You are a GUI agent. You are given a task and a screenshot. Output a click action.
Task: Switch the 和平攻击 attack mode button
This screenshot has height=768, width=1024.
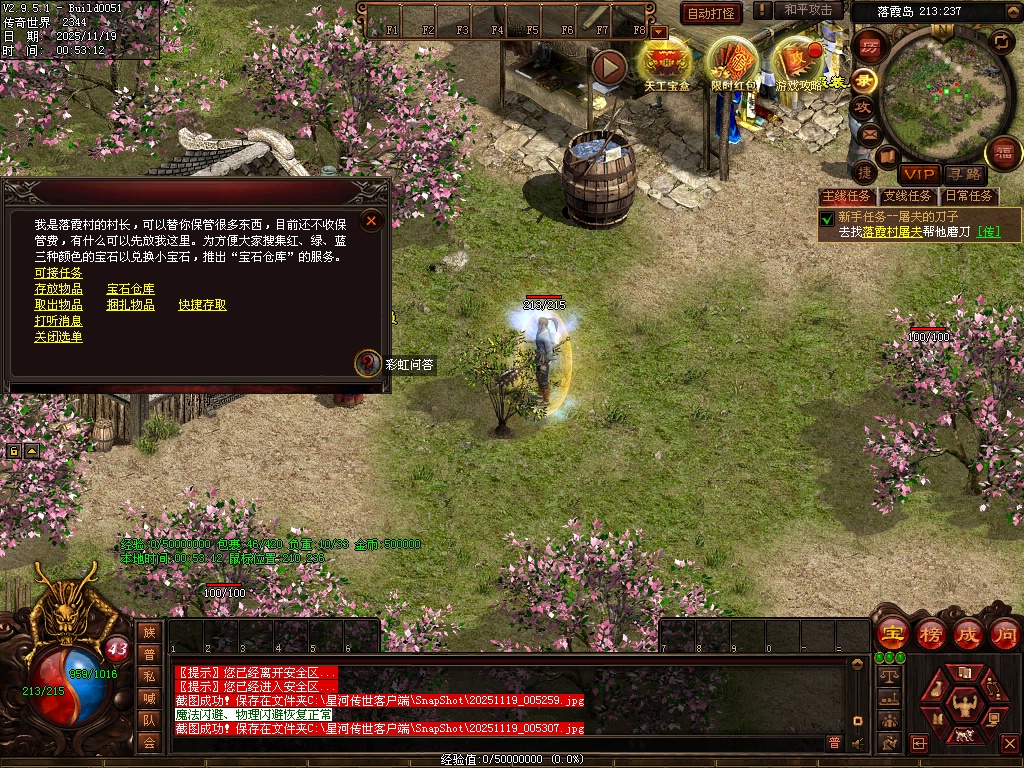tap(808, 10)
